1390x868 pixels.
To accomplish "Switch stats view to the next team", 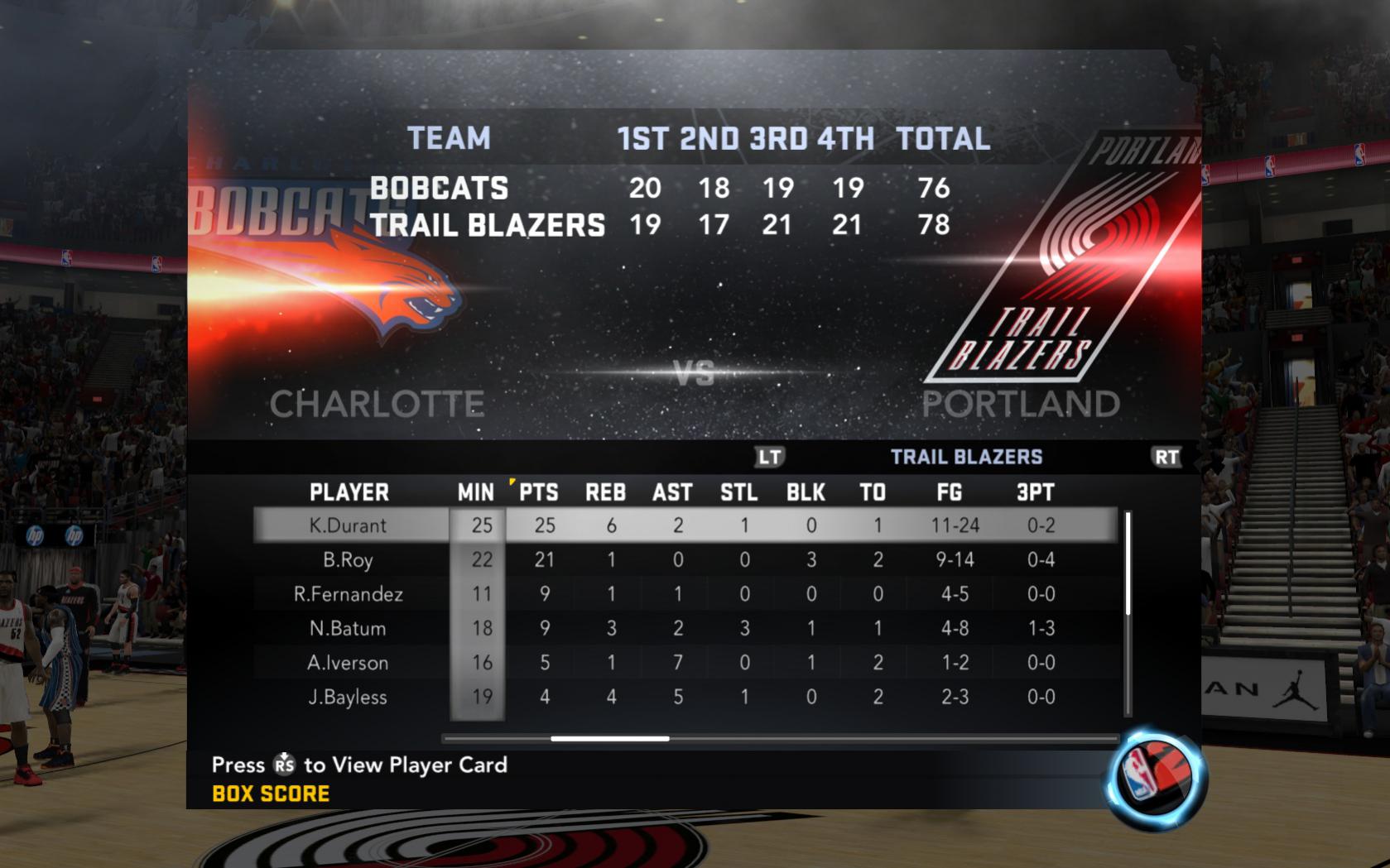I will 1167,456.
